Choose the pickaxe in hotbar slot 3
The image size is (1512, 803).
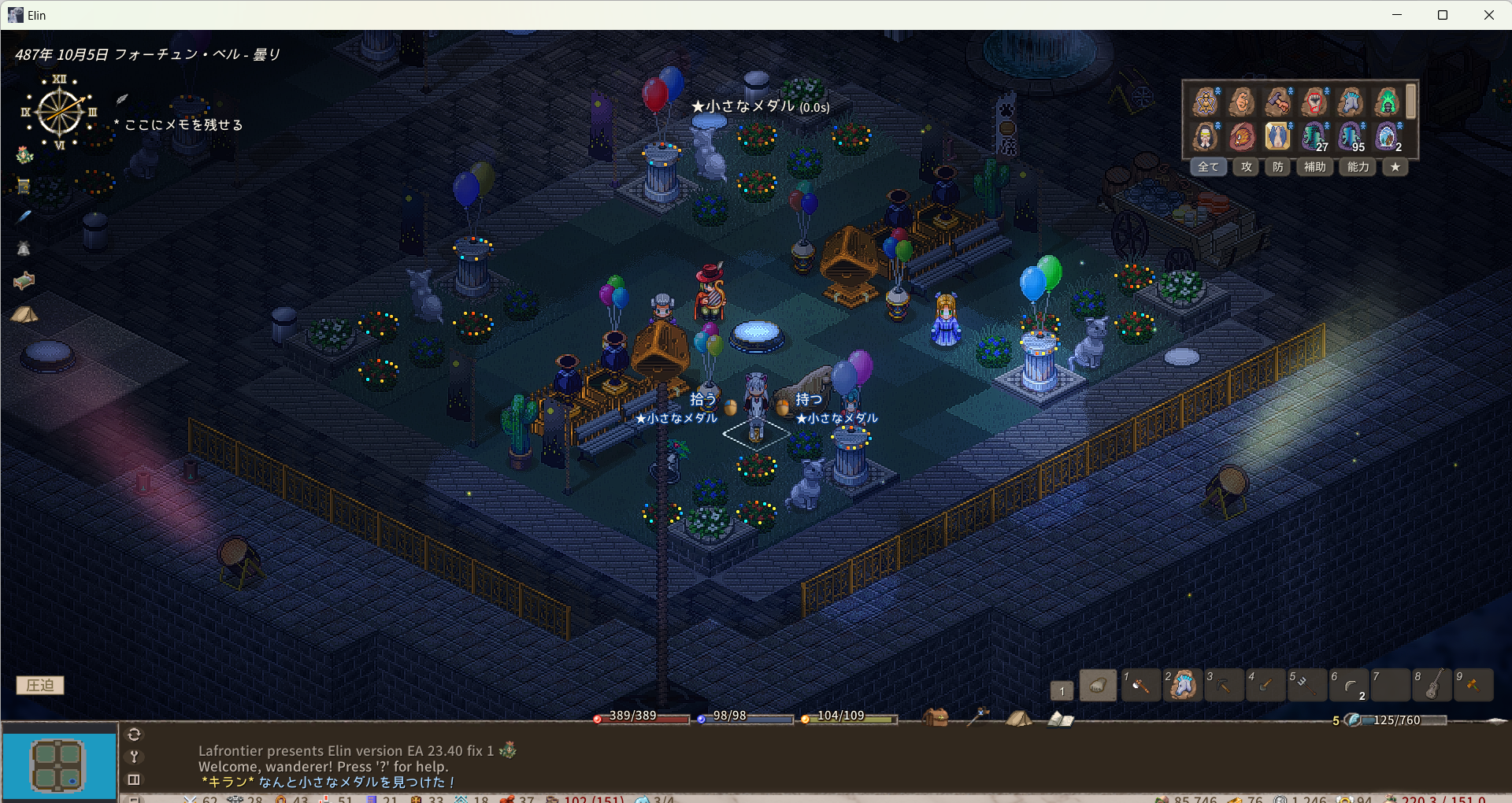pyautogui.click(x=1224, y=686)
